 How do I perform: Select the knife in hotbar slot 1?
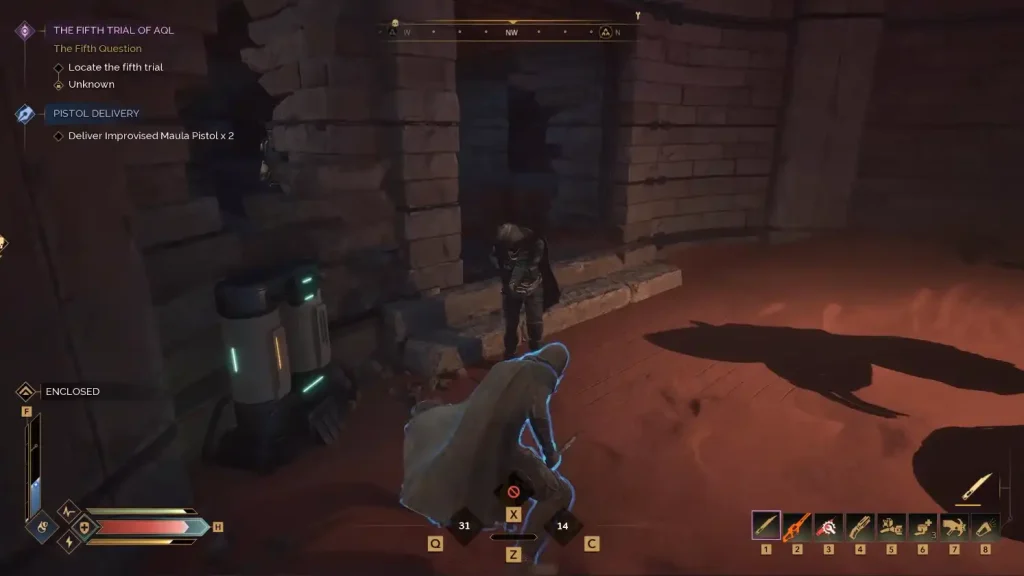point(766,526)
